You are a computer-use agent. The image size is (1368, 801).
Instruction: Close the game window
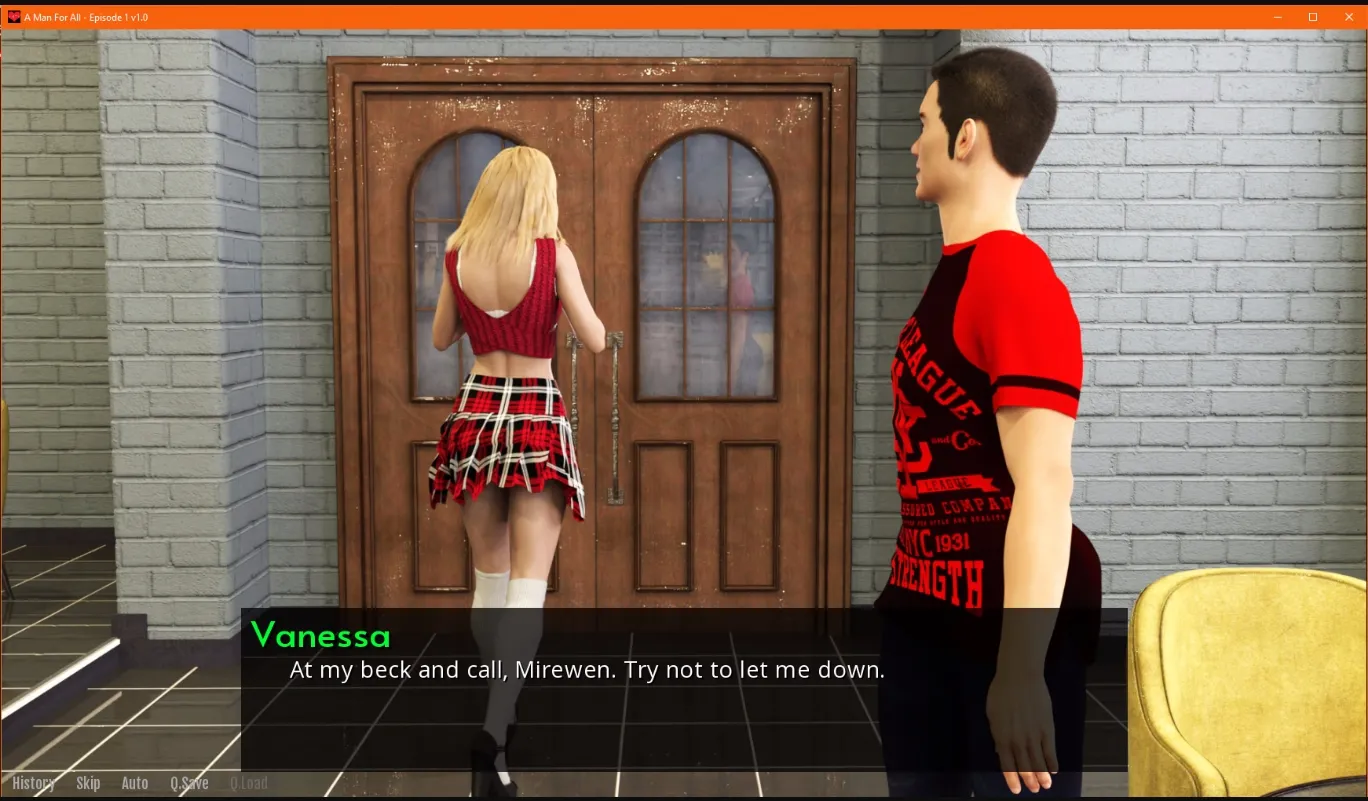pos(1347,17)
